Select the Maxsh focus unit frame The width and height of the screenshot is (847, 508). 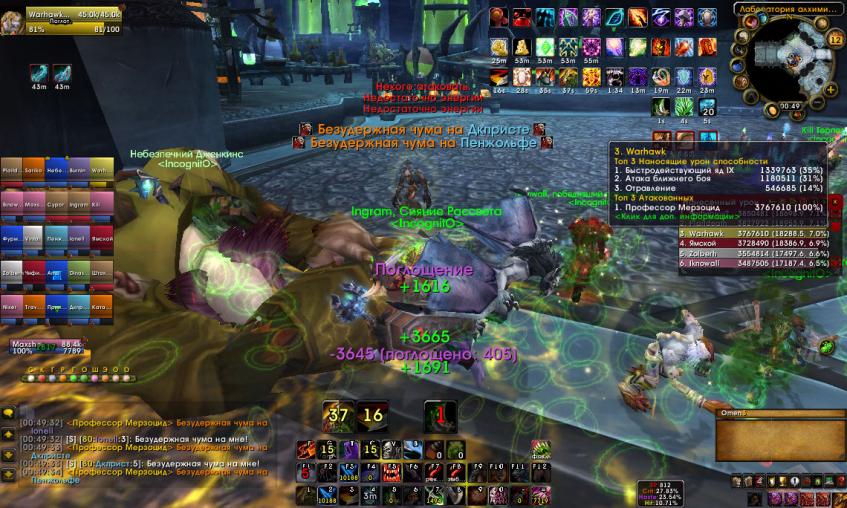(45, 350)
